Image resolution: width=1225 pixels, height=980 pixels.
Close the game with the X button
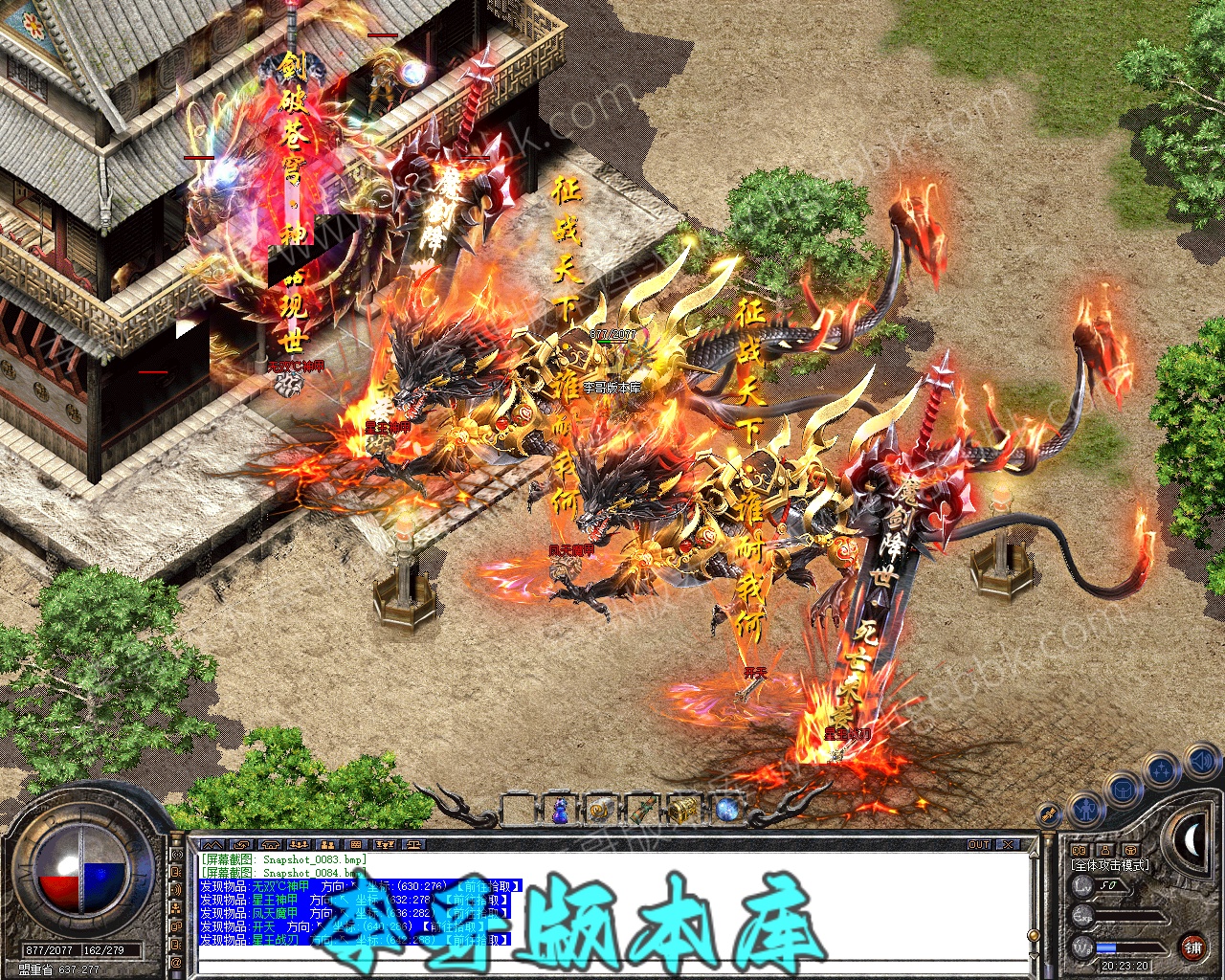[1007, 845]
